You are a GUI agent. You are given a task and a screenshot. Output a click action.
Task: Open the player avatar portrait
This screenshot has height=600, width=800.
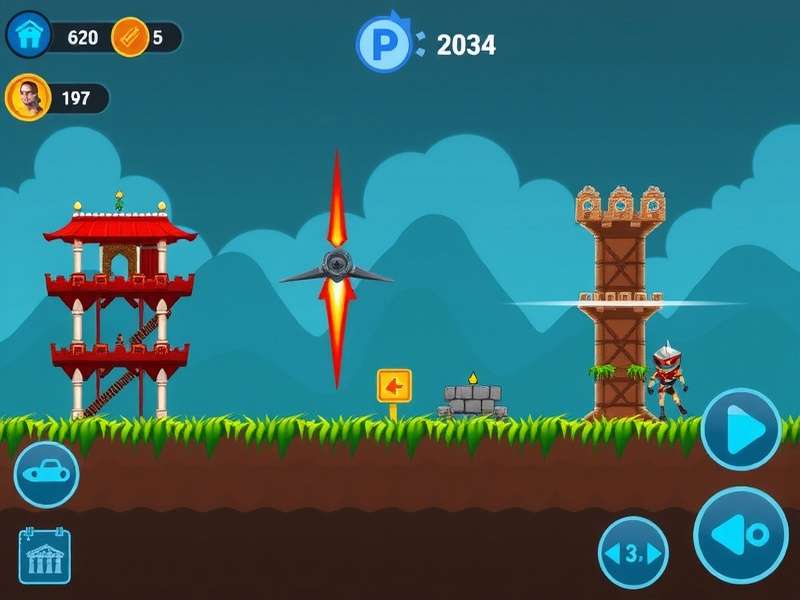point(27,98)
